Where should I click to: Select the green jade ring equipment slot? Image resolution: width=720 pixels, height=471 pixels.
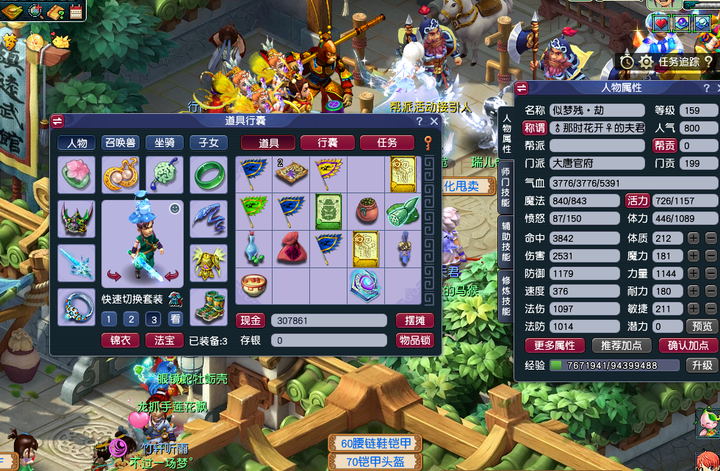[208, 175]
